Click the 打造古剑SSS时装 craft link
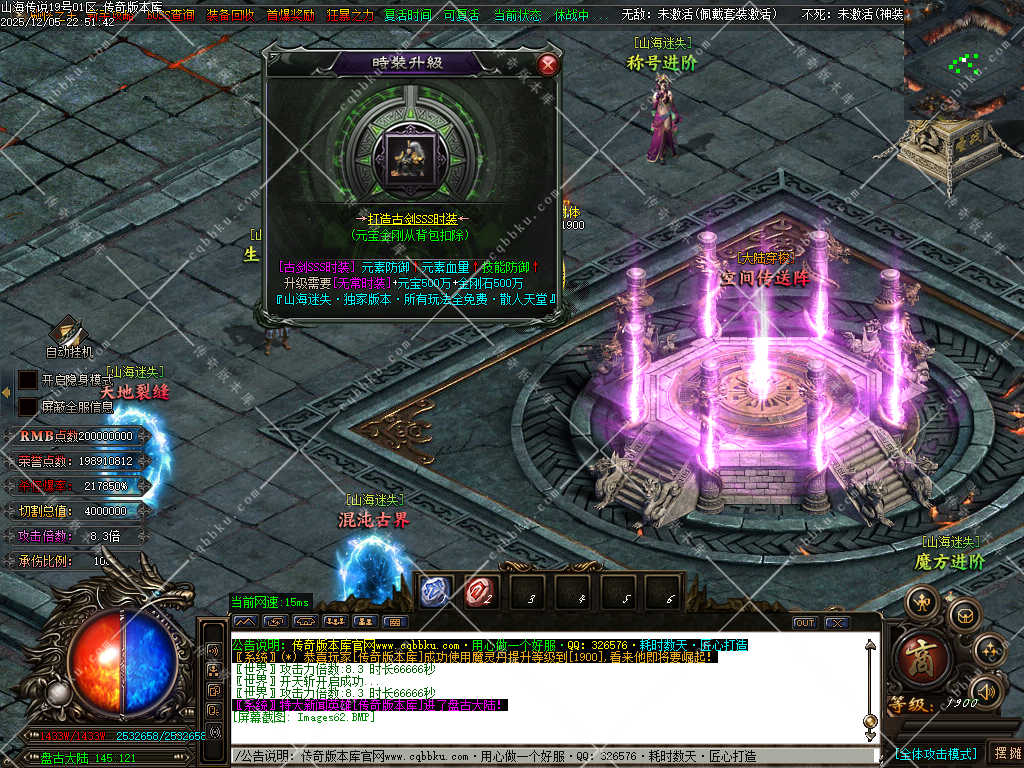 411,219
